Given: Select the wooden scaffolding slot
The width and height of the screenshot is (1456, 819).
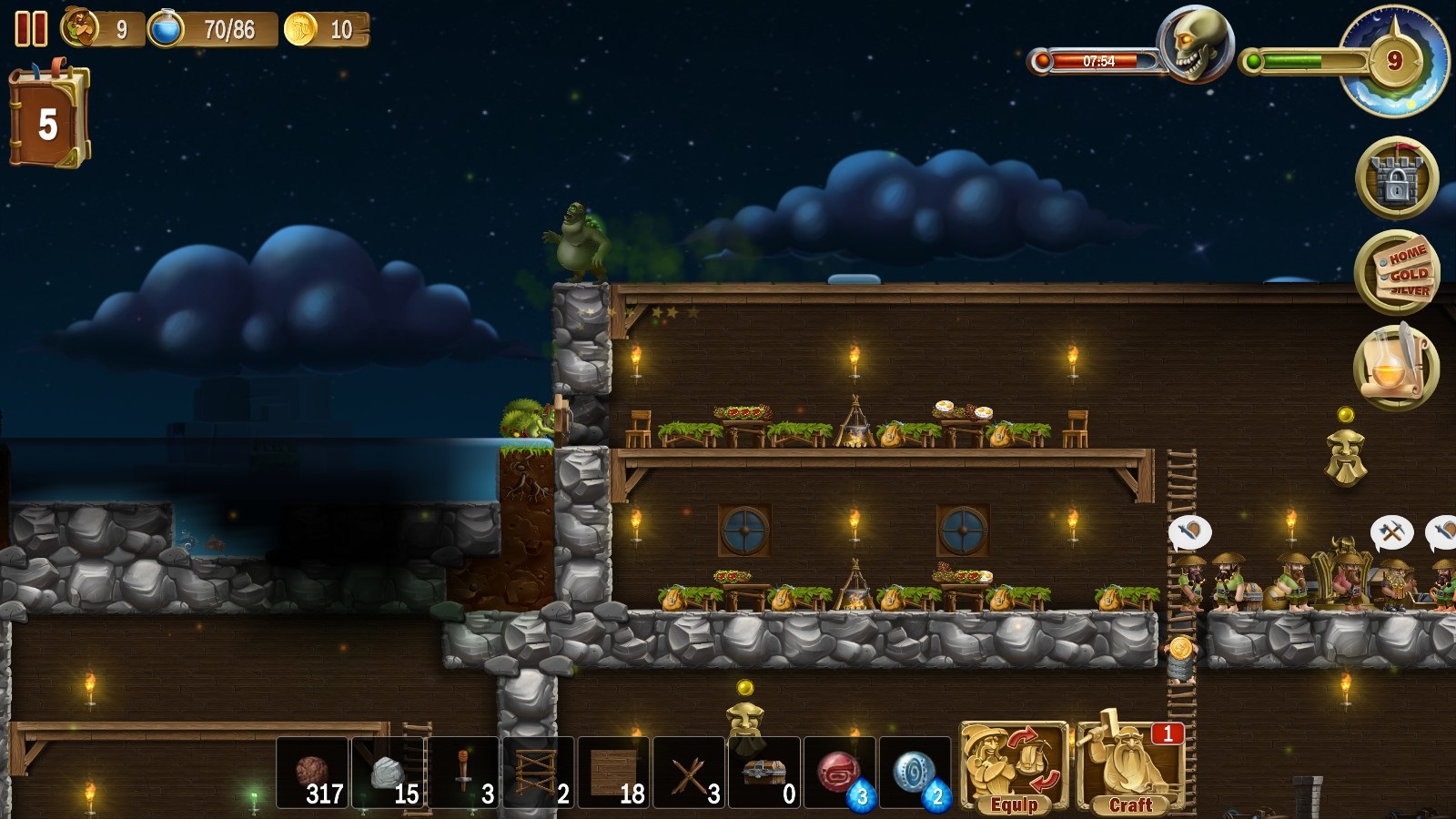Looking at the screenshot, I should click(539, 773).
